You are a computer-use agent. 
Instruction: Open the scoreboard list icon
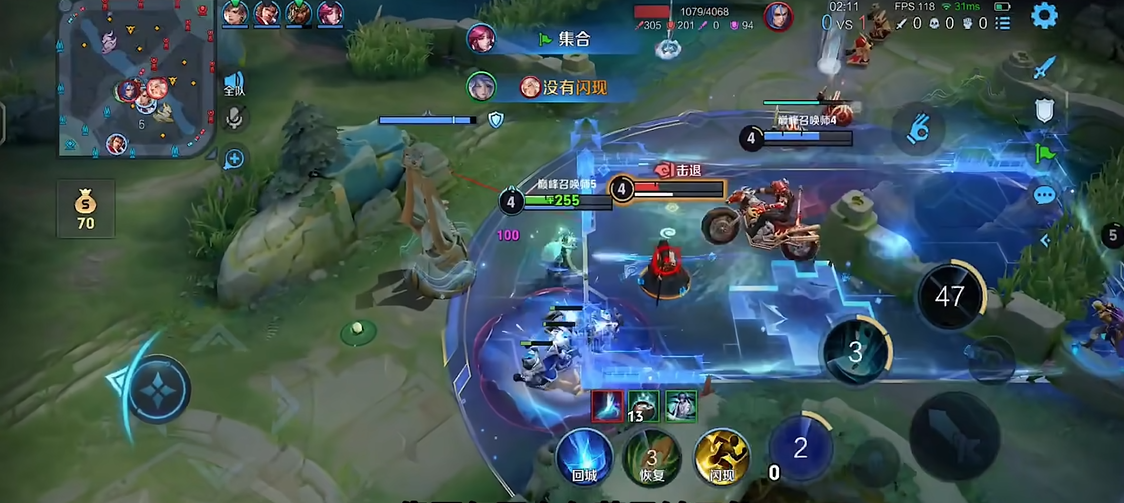pos(1003,22)
